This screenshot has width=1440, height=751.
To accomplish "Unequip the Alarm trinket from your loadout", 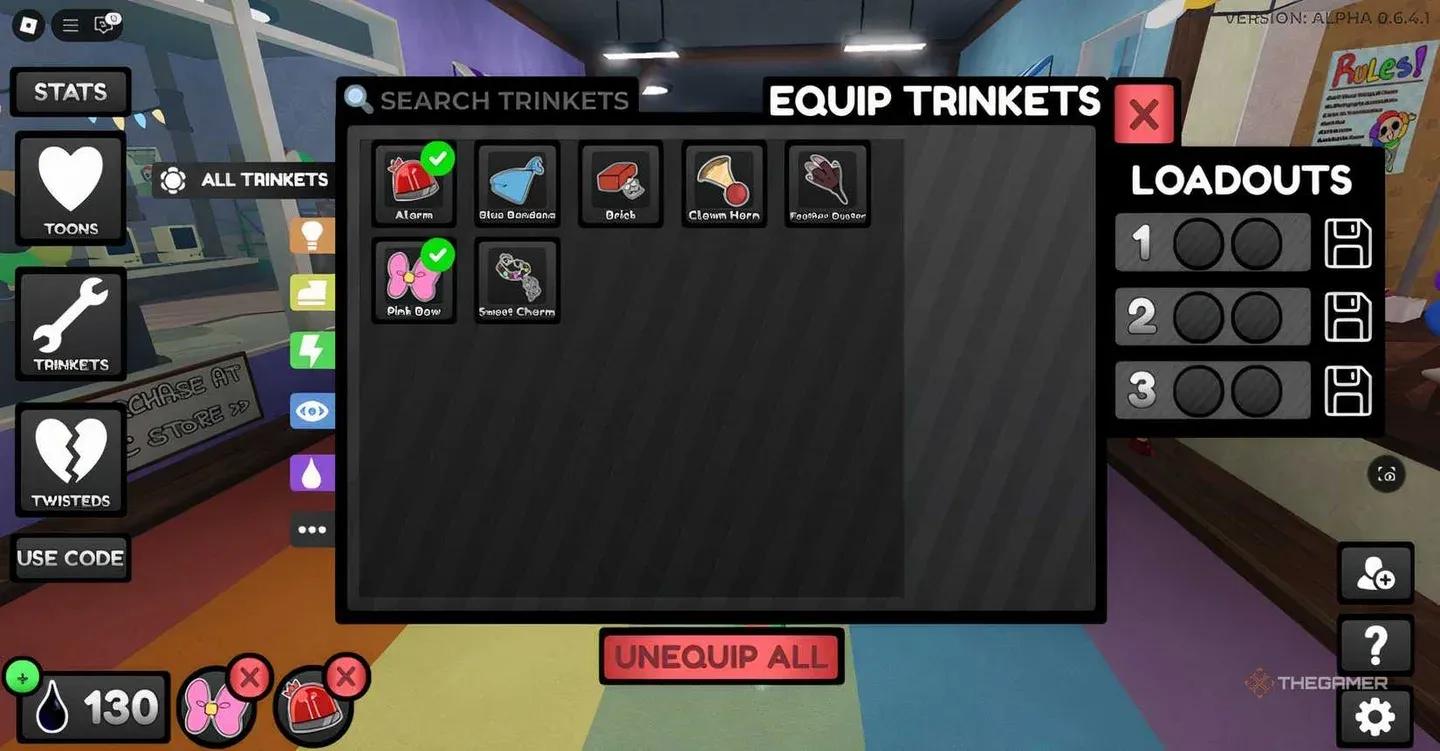I will [347, 676].
